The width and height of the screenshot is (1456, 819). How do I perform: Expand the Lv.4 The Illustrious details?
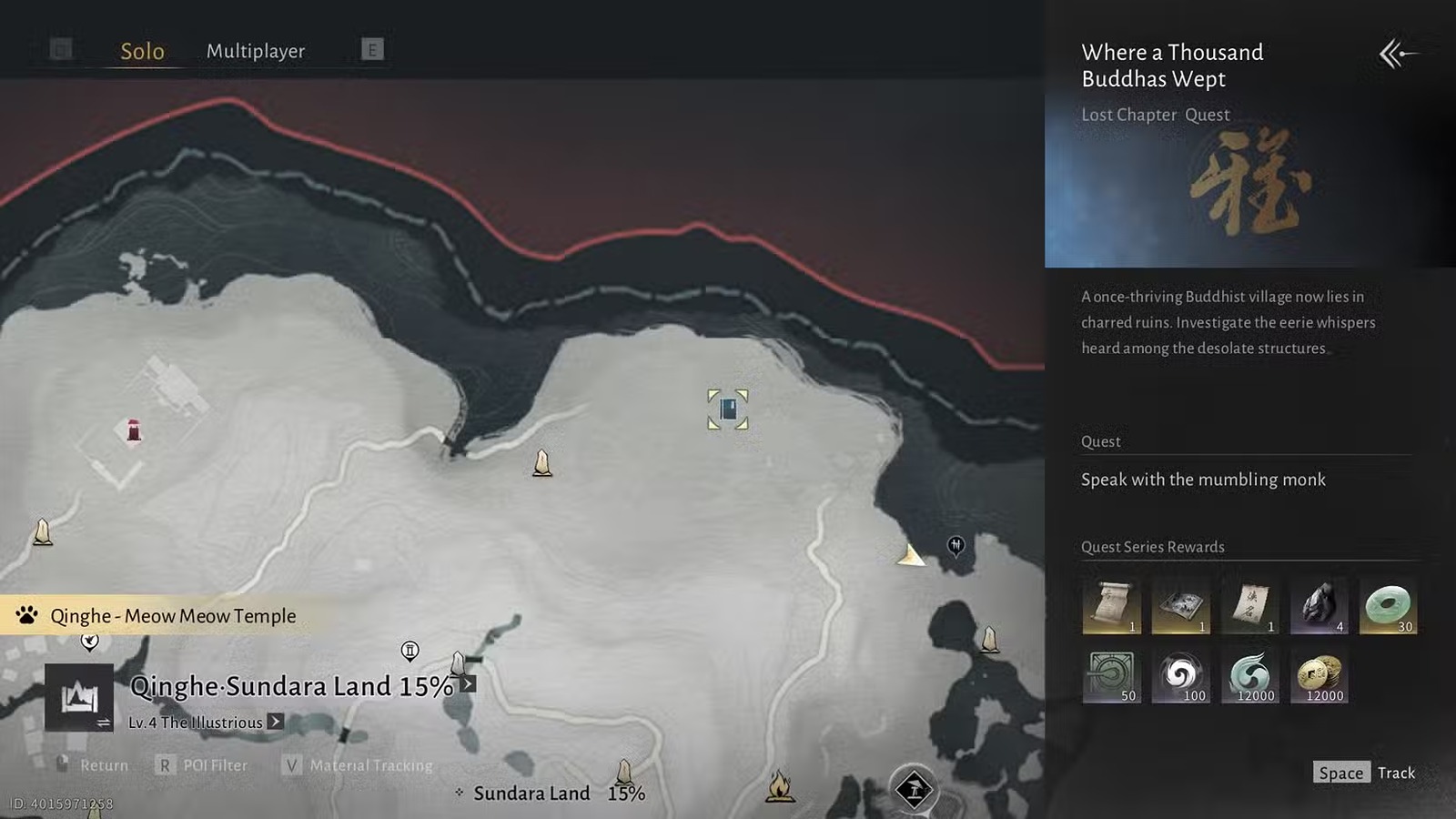click(x=275, y=722)
